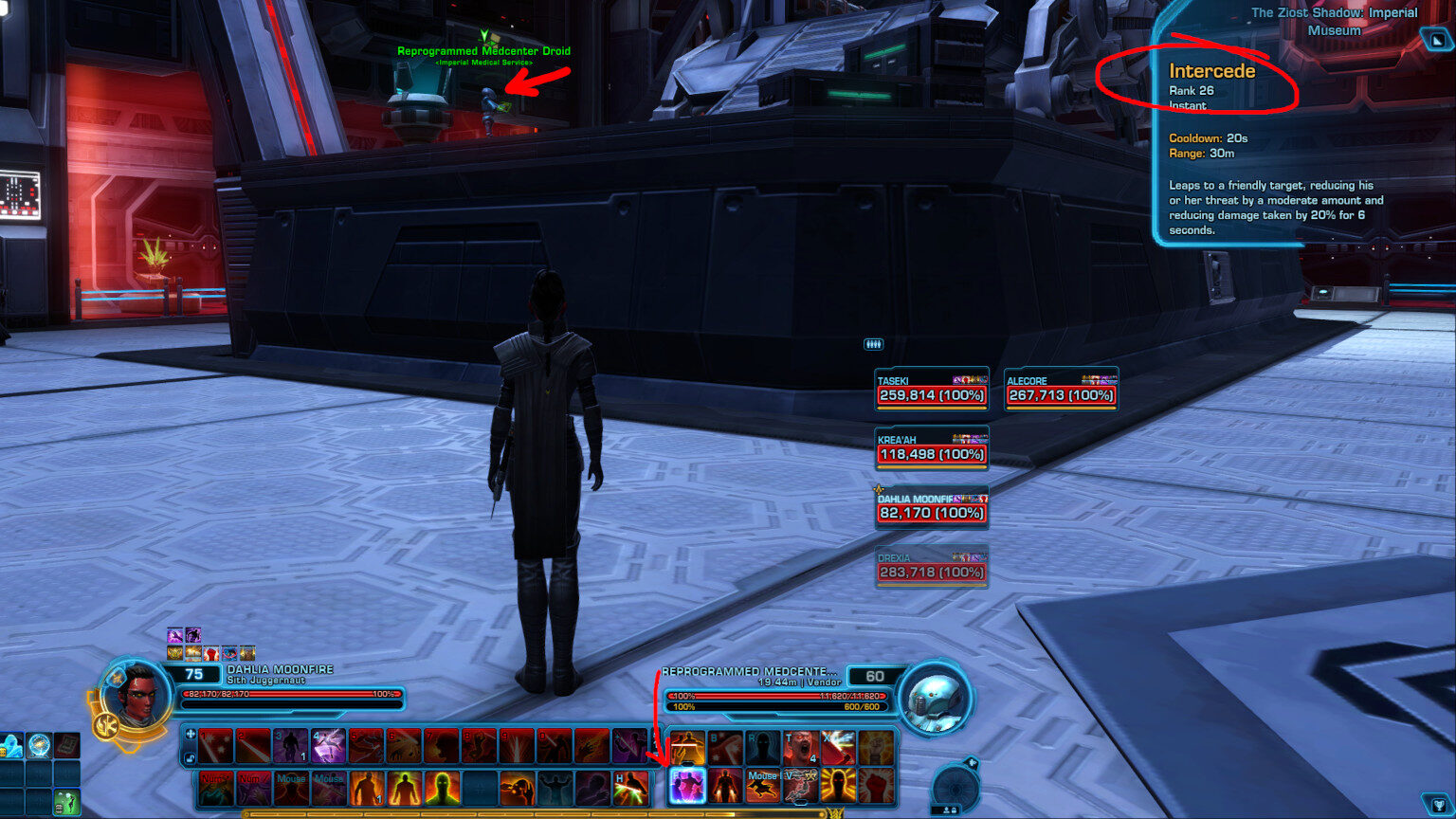Activate the crossed lightsabers ability bound to H
This screenshot has width=1456, height=819.
[631, 787]
